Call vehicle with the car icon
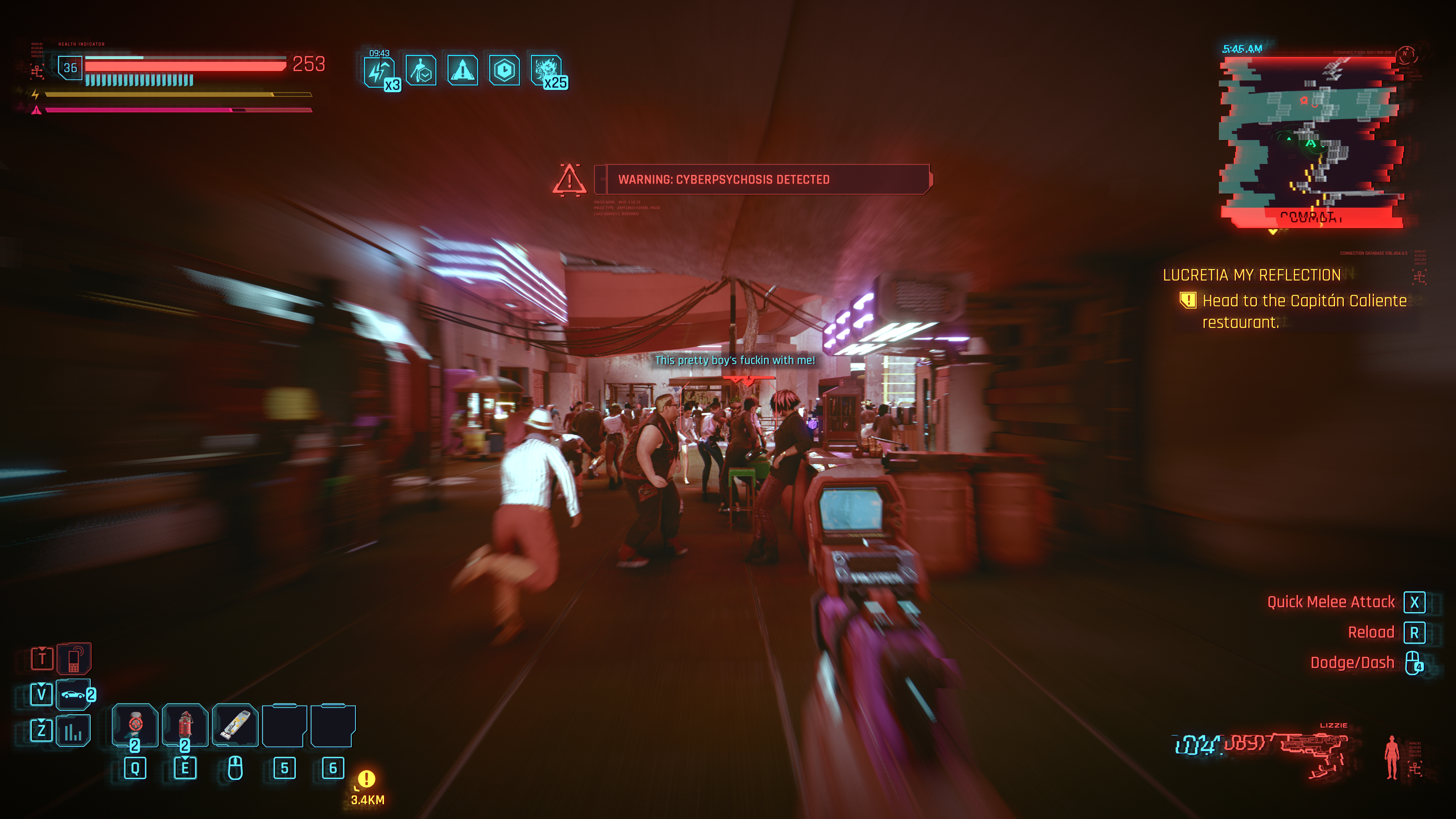 coord(73,694)
